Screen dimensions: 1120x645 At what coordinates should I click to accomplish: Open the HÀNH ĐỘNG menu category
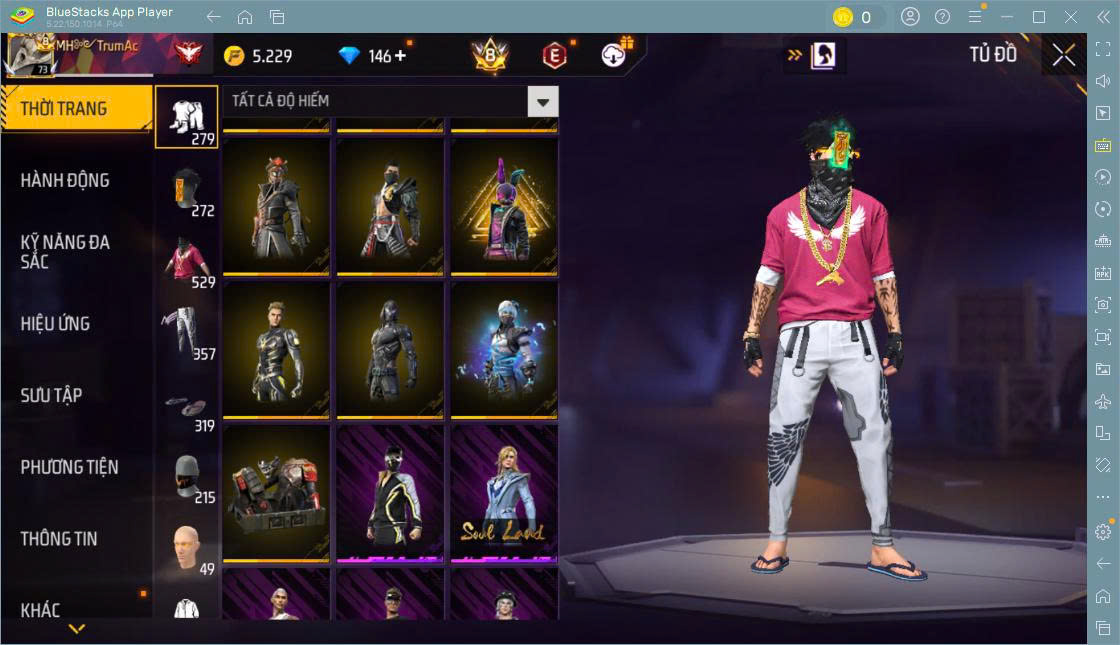(x=65, y=181)
